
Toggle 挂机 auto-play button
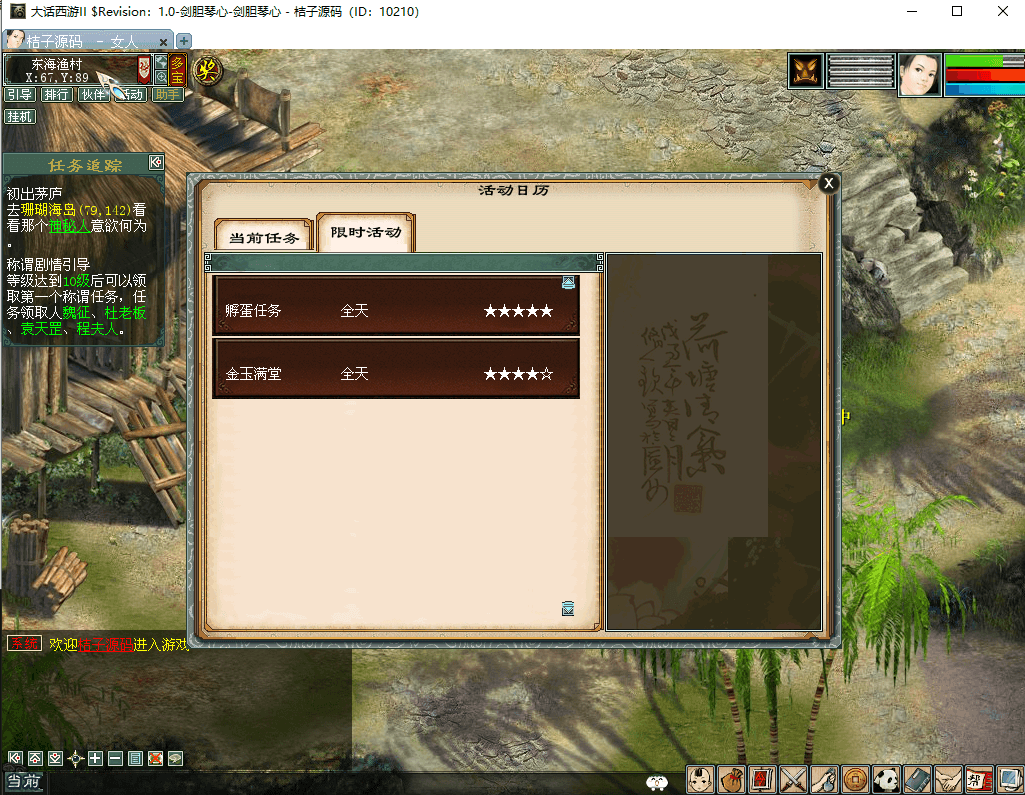(x=20, y=116)
